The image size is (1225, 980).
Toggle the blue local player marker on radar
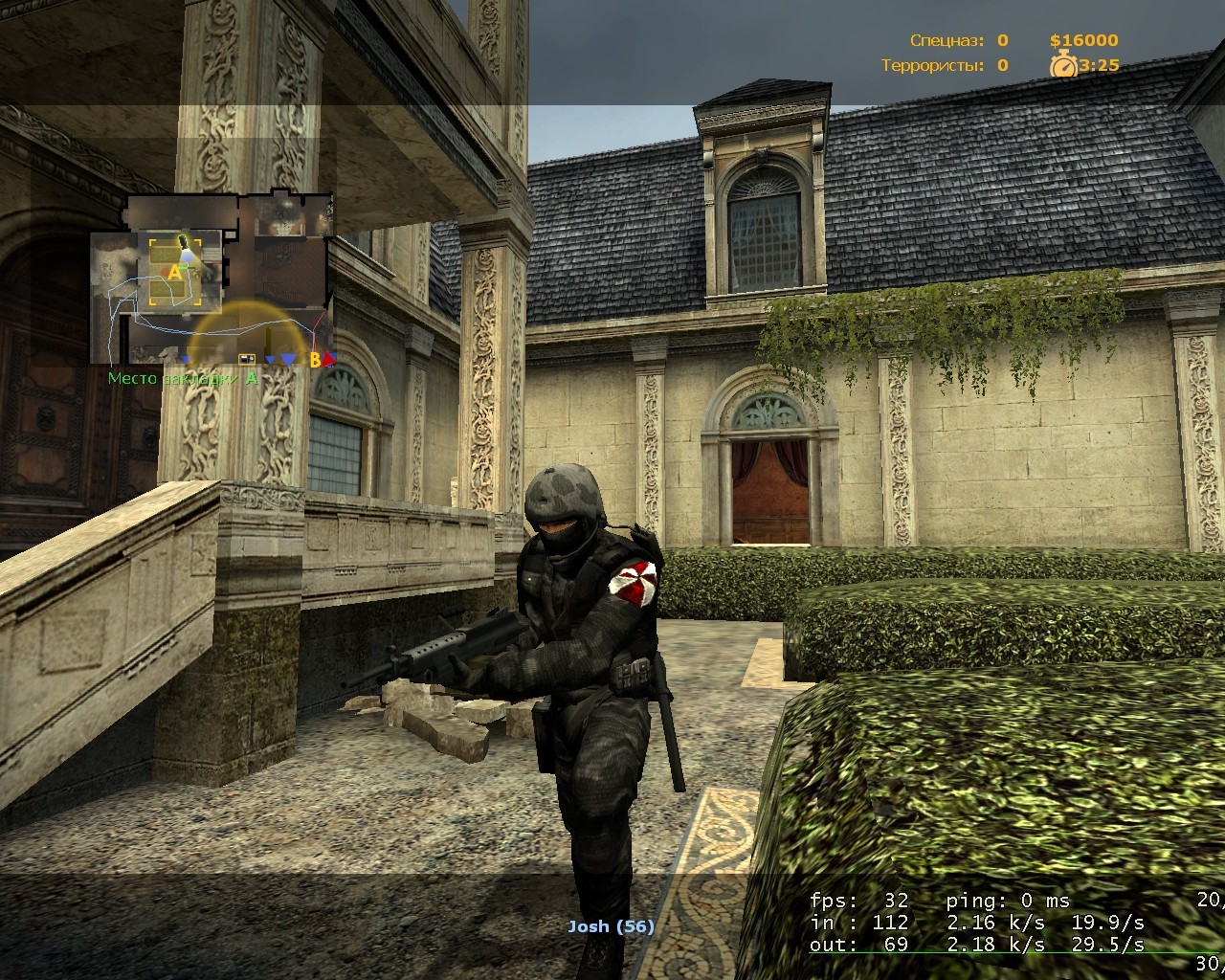pos(188,258)
